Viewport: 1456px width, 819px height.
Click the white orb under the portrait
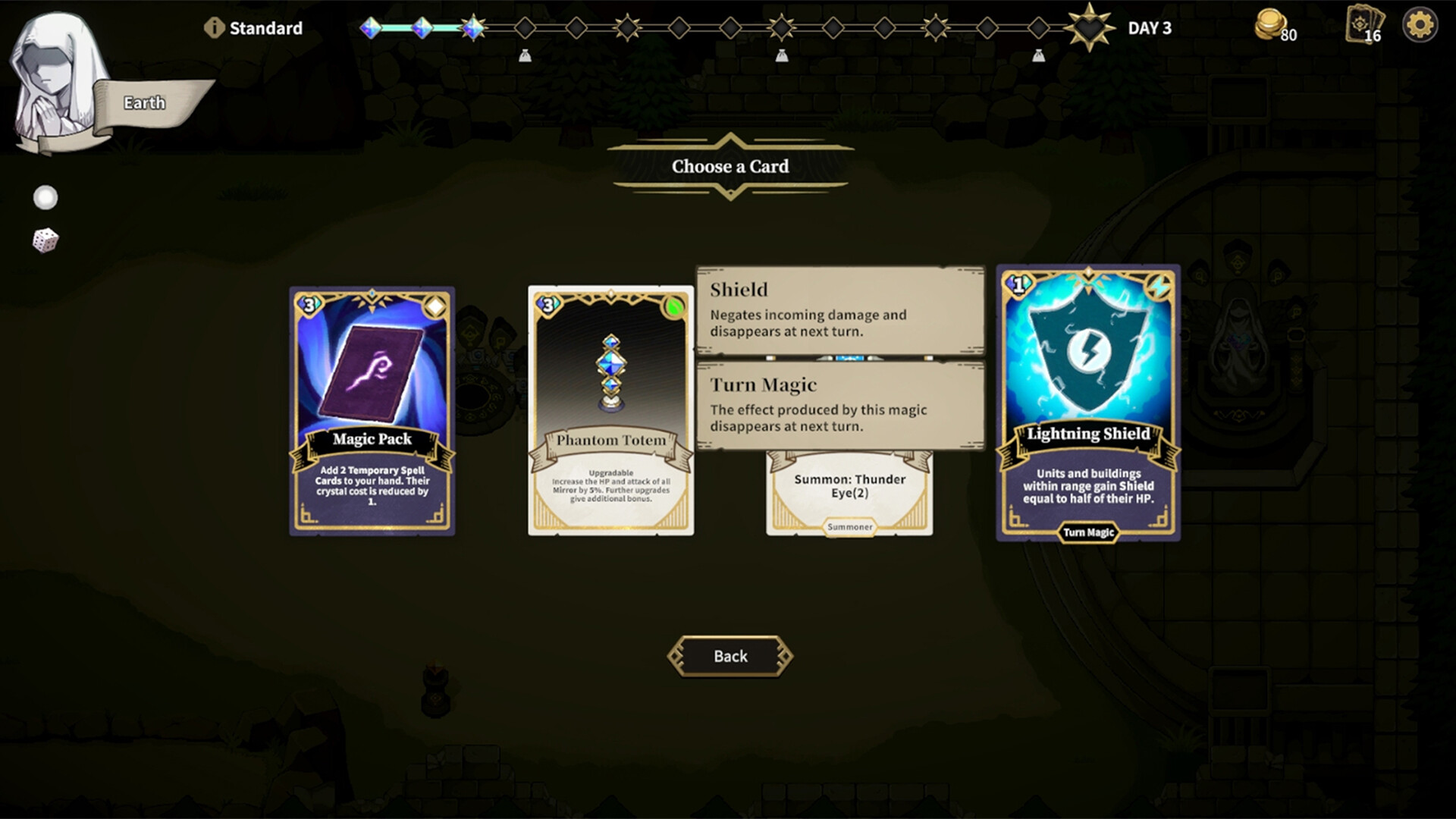(x=45, y=197)
